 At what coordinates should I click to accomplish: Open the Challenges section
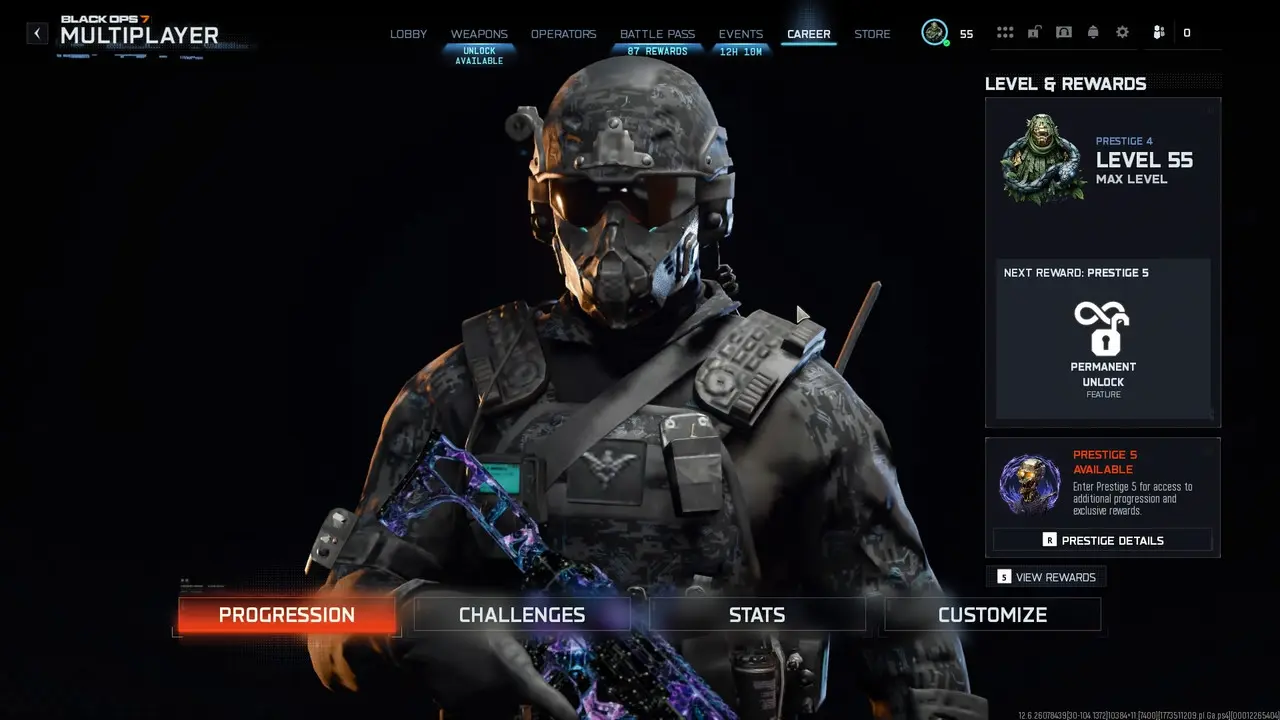click(522, 615)
